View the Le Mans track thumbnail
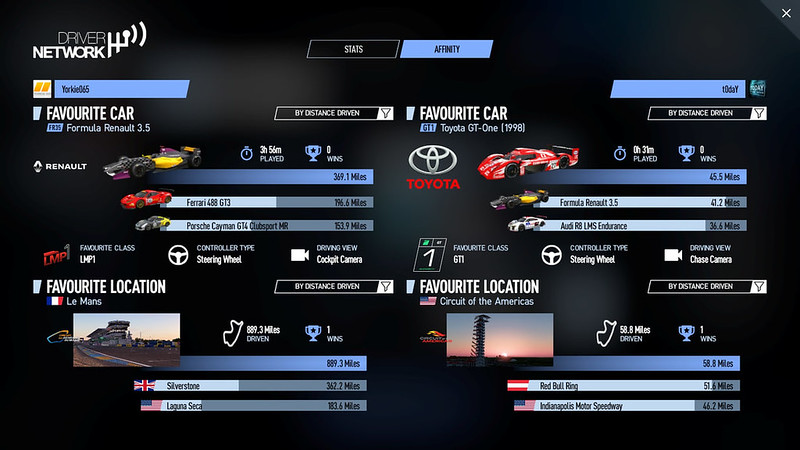 [126, 340]
